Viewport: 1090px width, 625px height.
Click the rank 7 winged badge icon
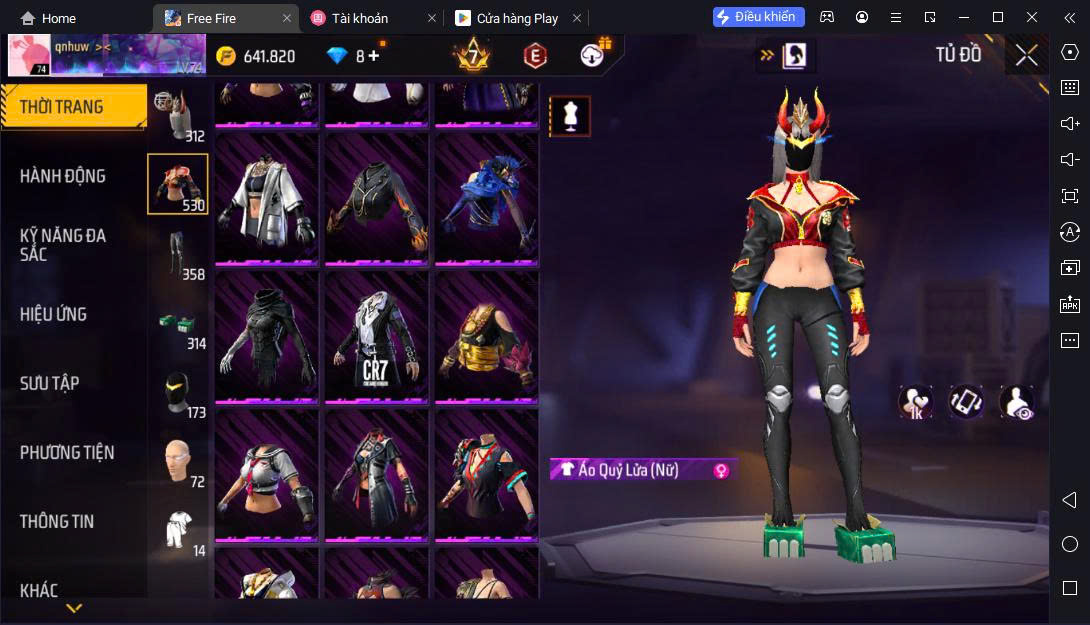click(472, 56)
